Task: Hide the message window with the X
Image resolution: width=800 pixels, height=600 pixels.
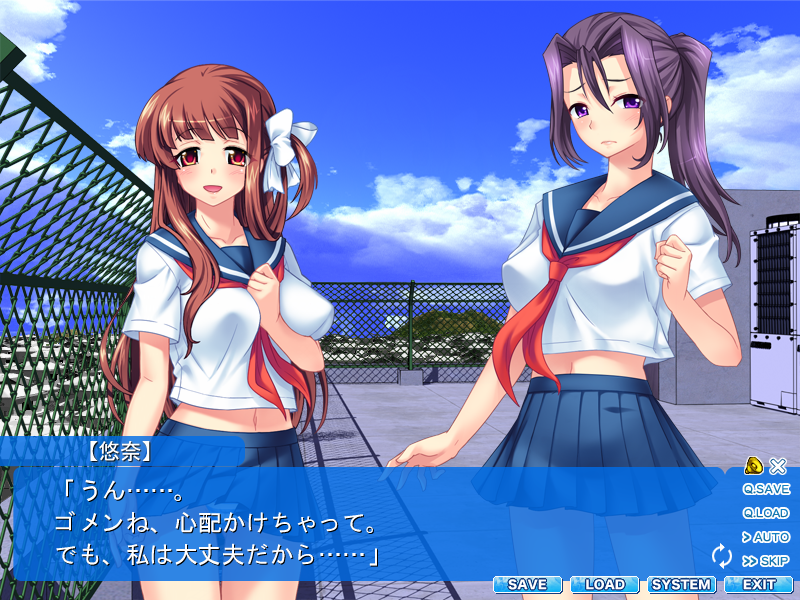Action: click(778, 465)
